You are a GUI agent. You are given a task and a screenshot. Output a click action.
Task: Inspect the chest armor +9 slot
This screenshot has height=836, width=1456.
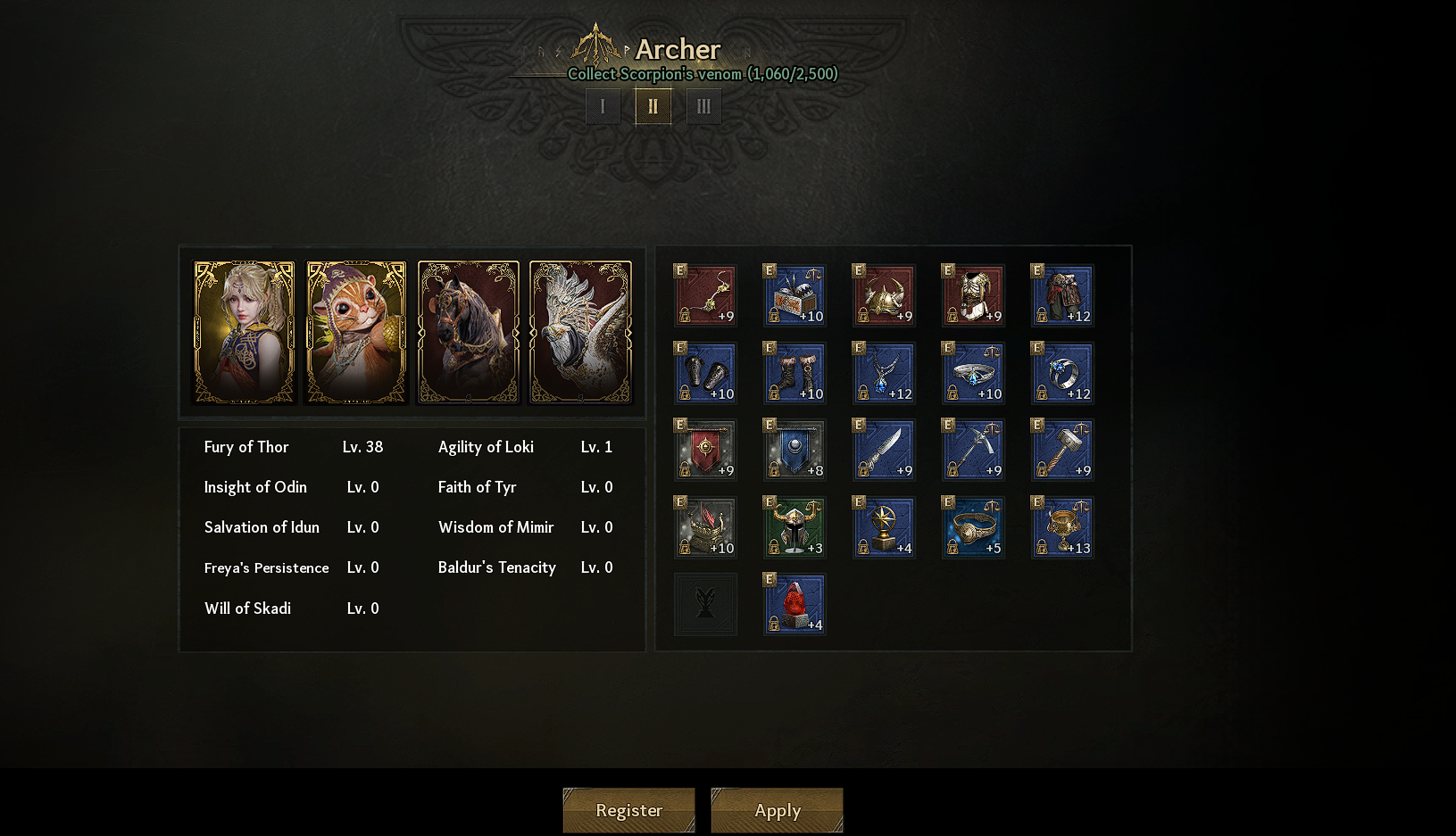(973, 295)
